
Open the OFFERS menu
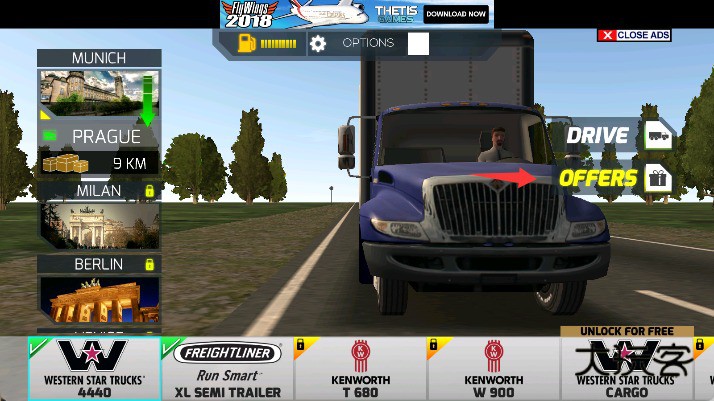(612, 179)
